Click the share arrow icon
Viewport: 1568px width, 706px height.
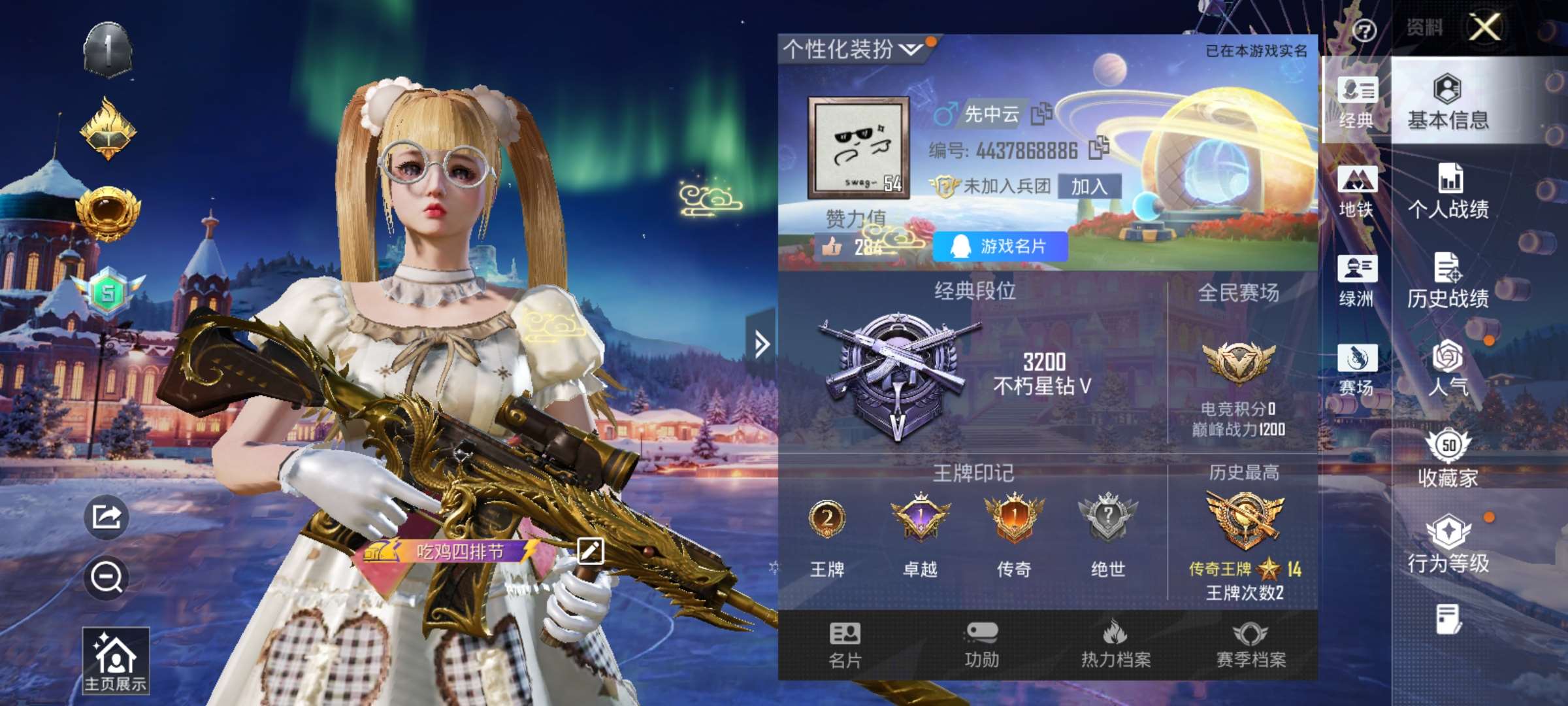(x=106, y=517)
